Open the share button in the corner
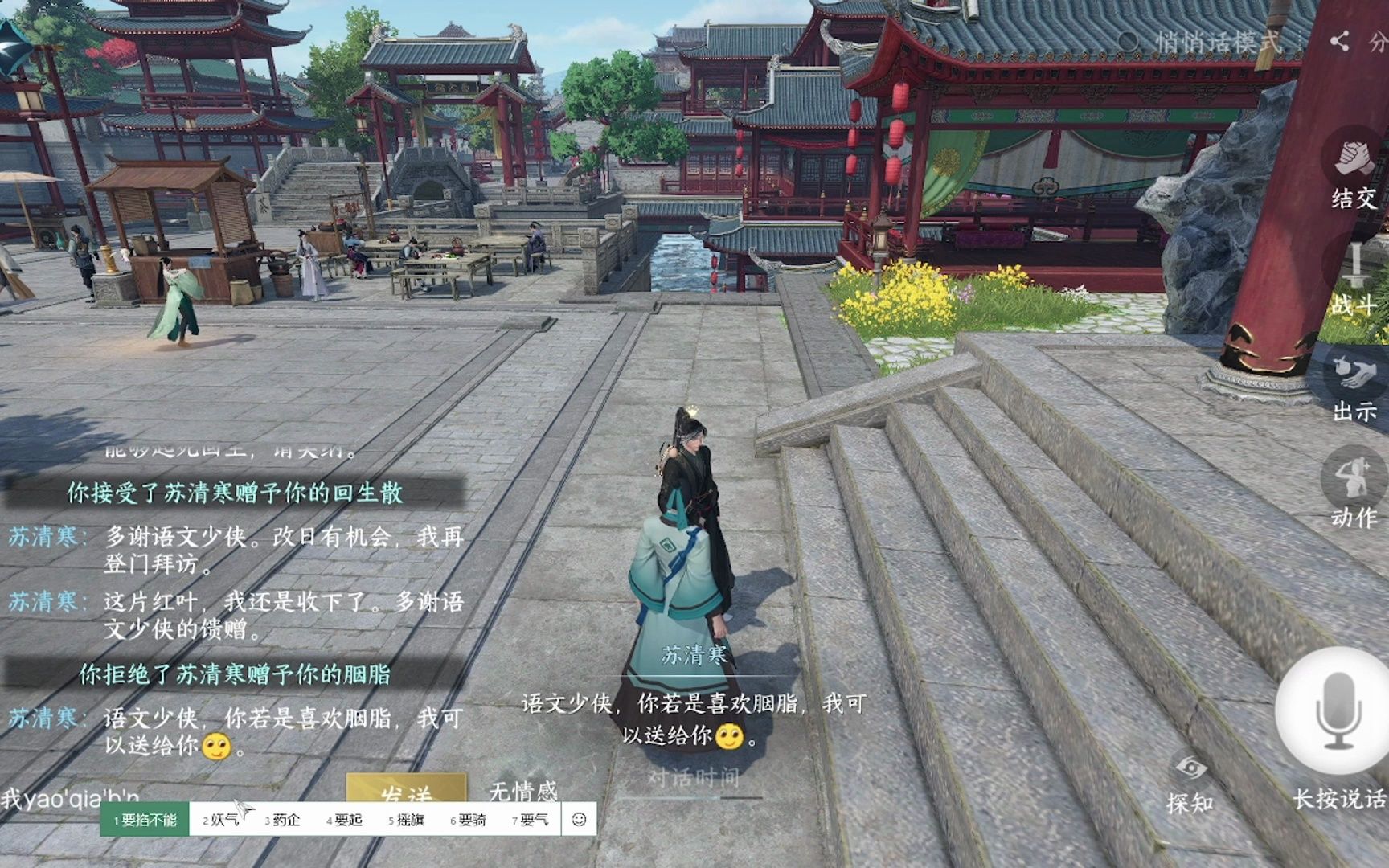1389x868 pixels. pyautogui.click(x=1339, y=42)
